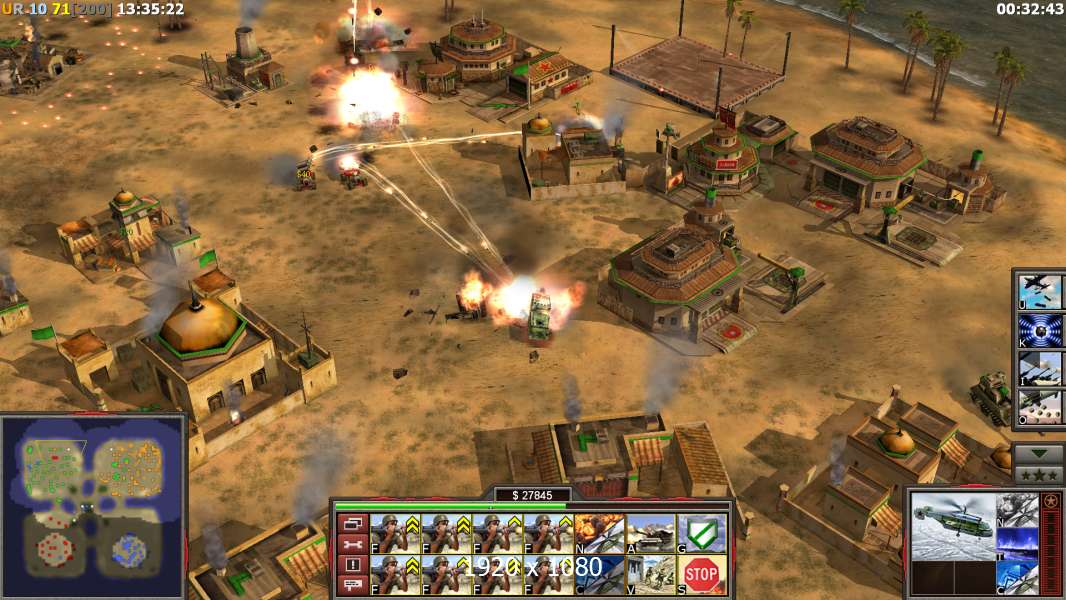Choose the explosion attack command icon
The height and width of the screenshot is (600, 1066).
click(600, 534)
